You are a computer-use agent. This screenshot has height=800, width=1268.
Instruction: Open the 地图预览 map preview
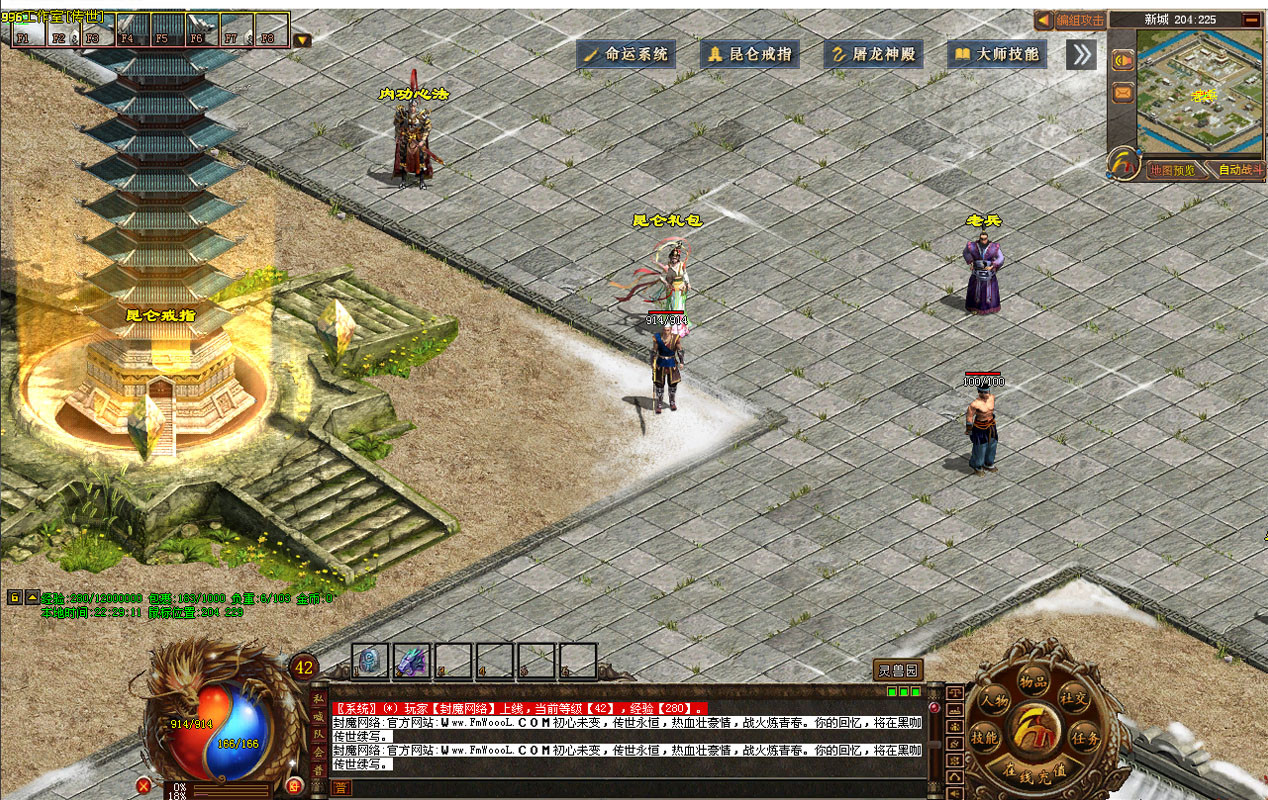click(1171, 170)
